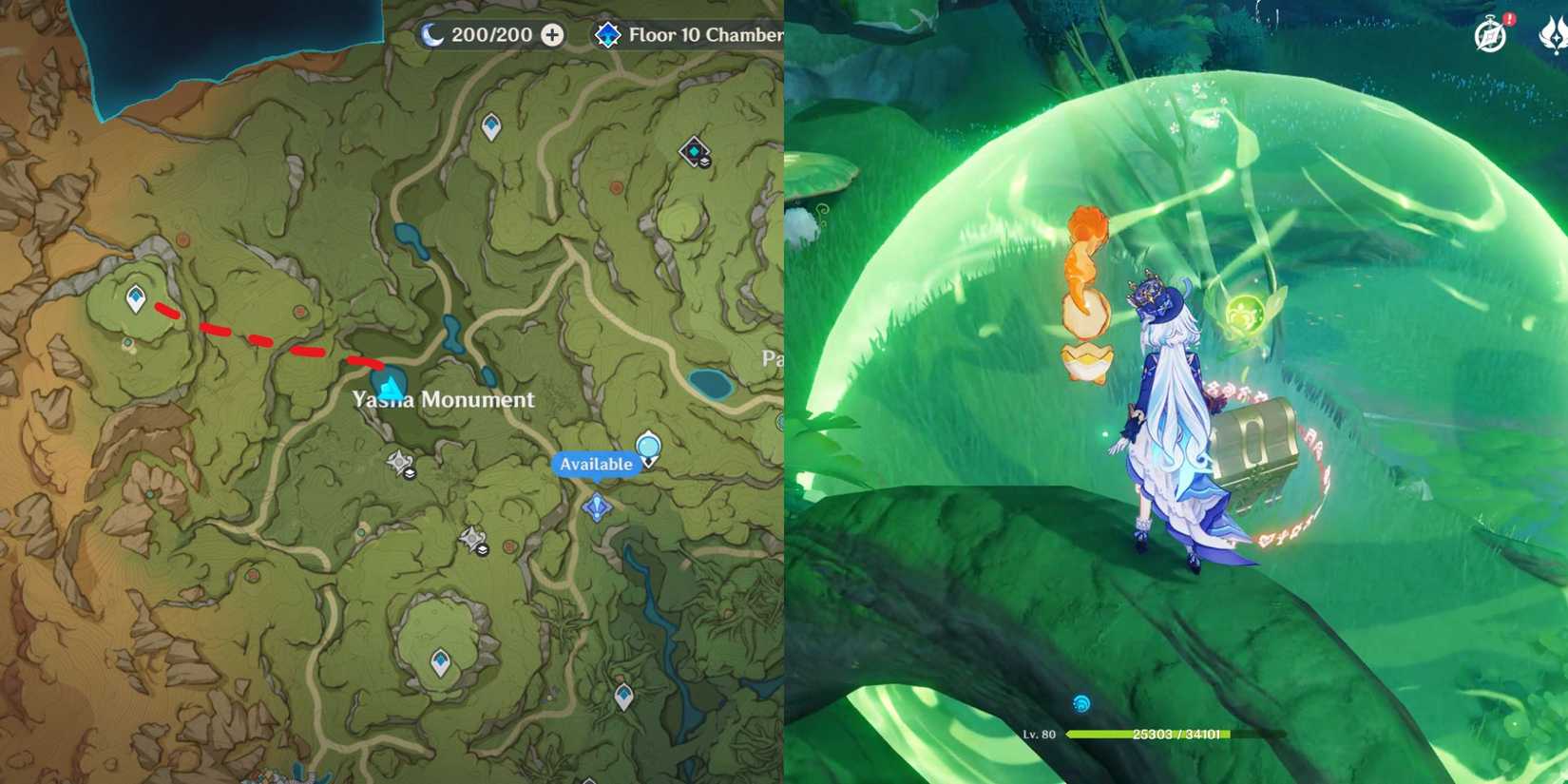Click the dropdown chevron under the round bubble marker

649,462
